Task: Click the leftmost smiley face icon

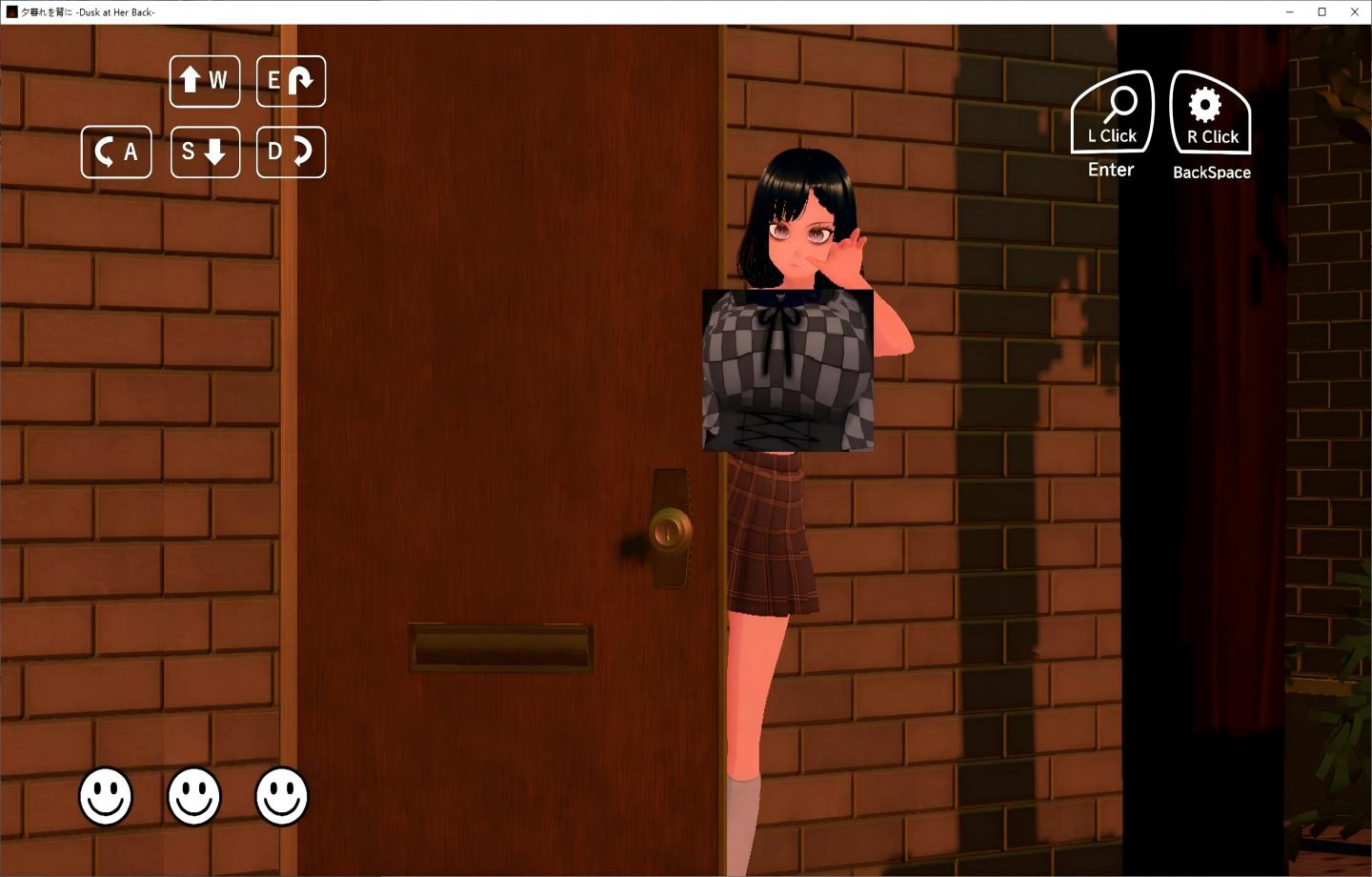Action: (x=106, y=798)
